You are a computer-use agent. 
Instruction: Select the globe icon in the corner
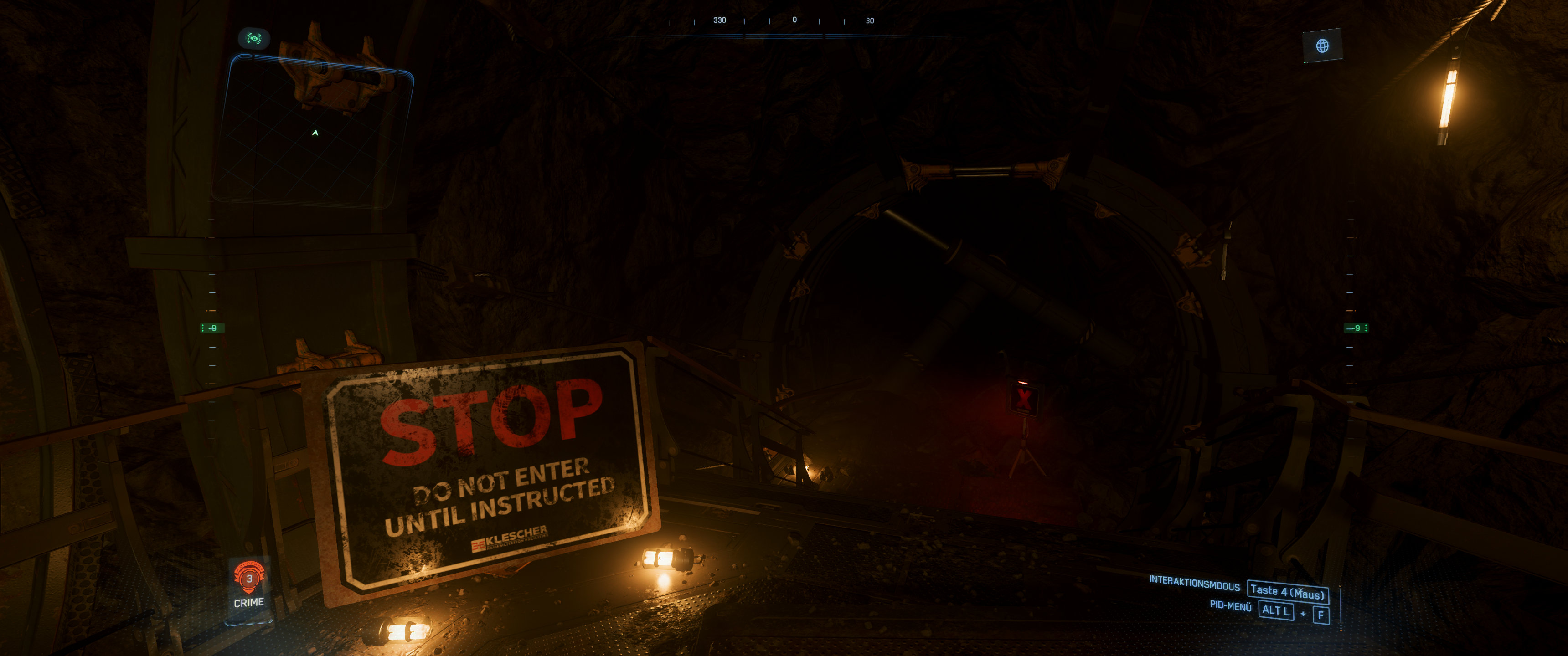click(x=1322, y=46)
